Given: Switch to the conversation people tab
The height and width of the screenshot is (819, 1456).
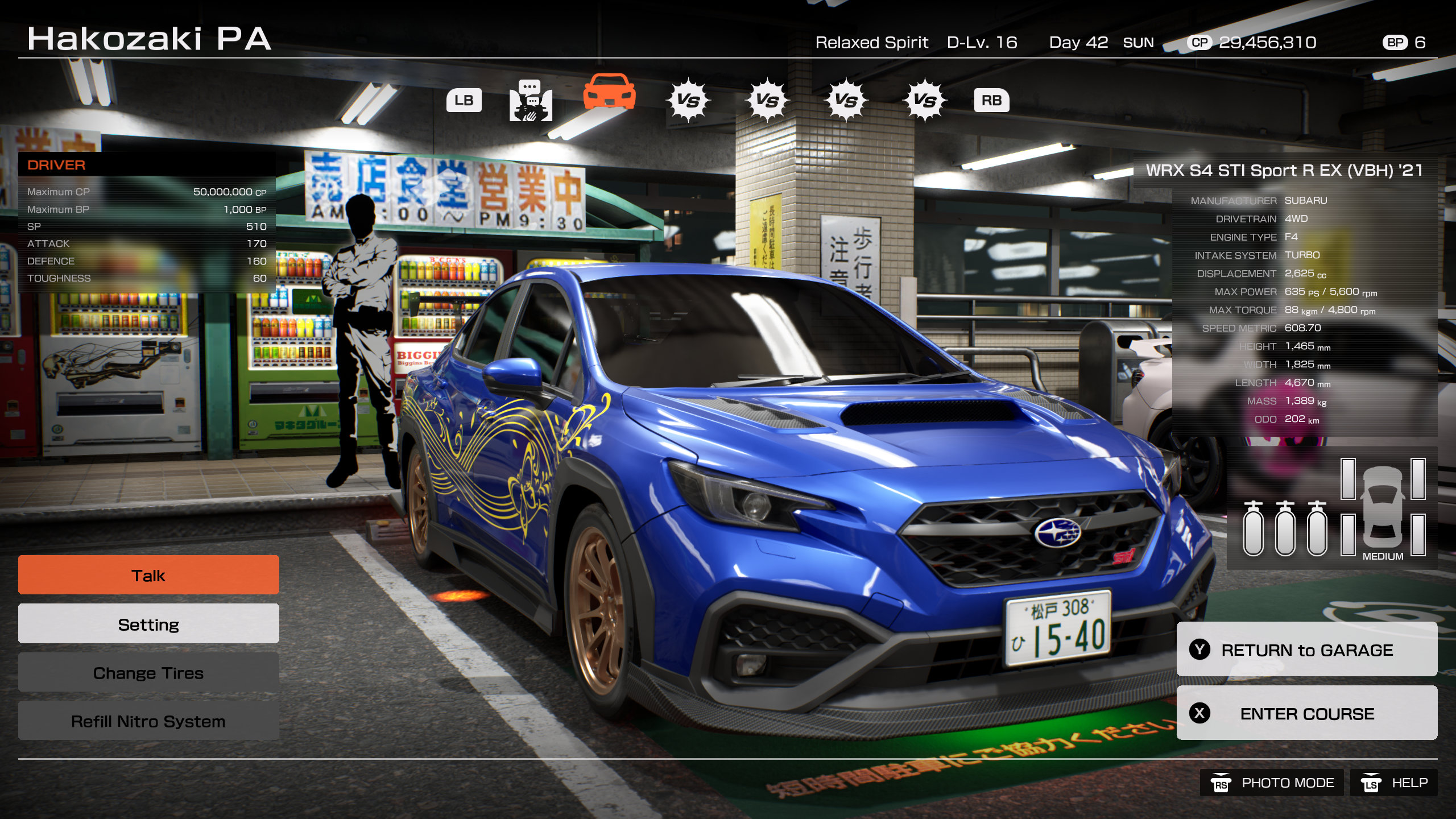Looking at the screenshot, I should [530, 101].
